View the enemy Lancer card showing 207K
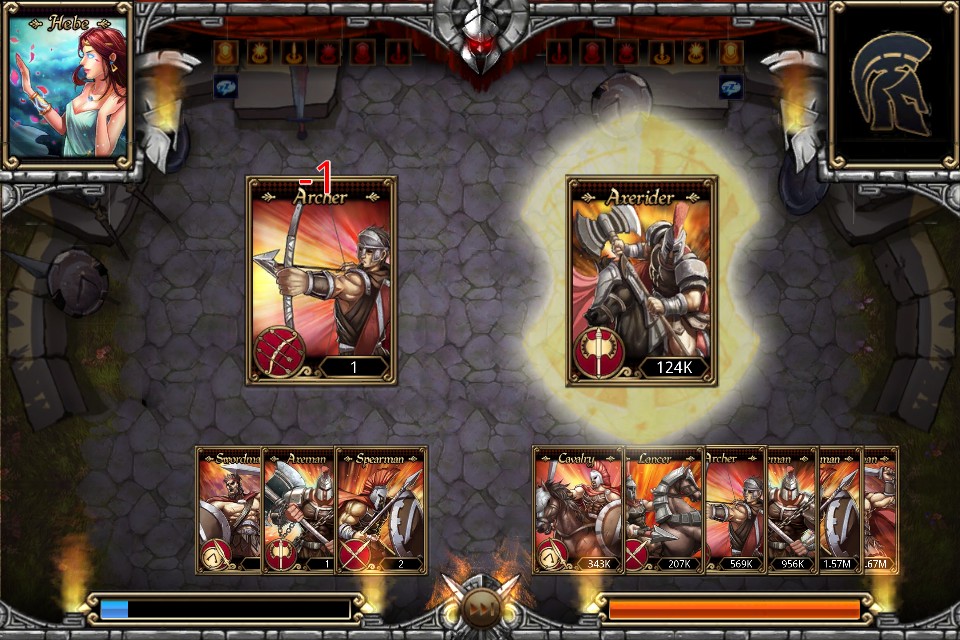The image size is (960, 640). (x=664, y=510)
